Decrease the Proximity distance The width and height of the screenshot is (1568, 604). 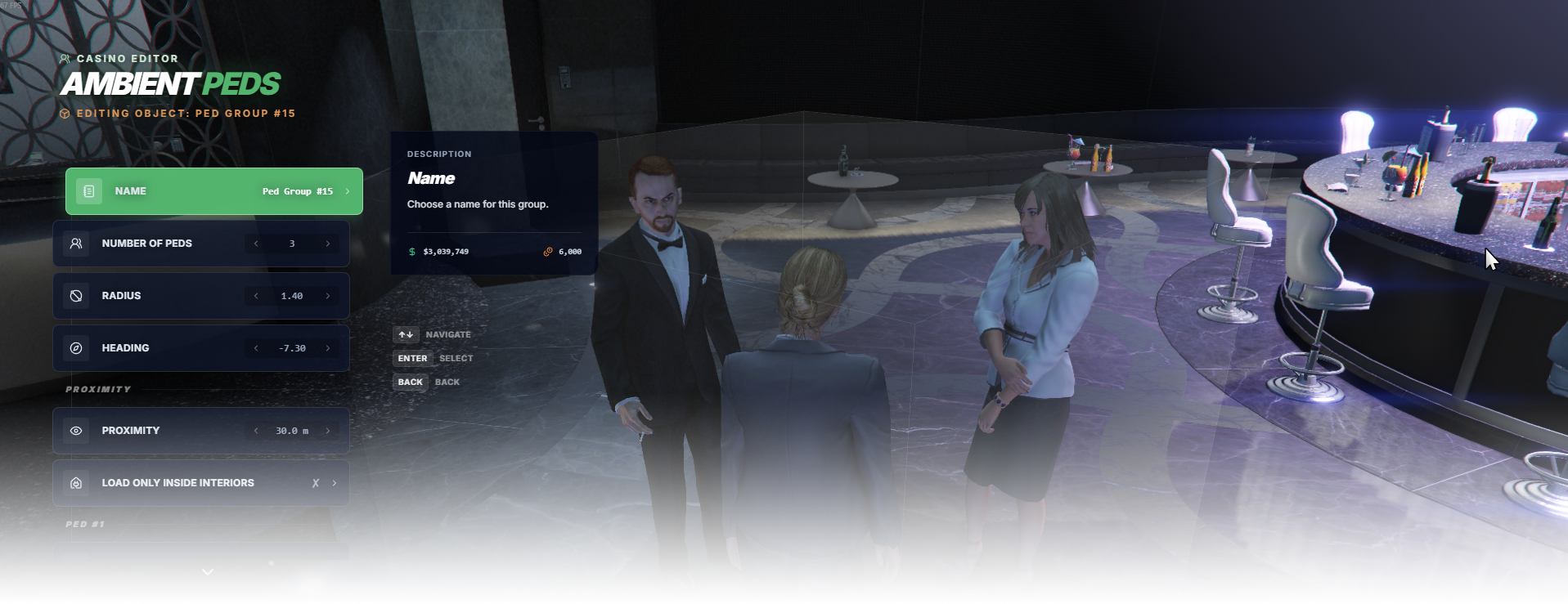point(256,431)
